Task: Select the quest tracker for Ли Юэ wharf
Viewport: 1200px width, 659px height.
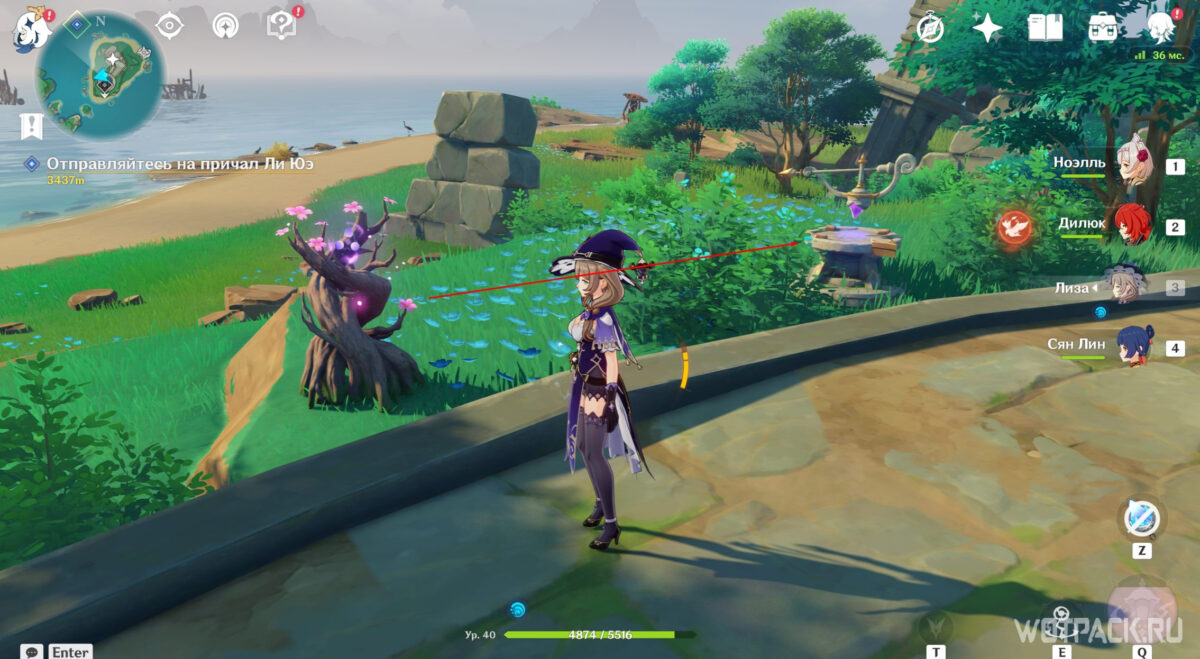Action: (170, 164)
